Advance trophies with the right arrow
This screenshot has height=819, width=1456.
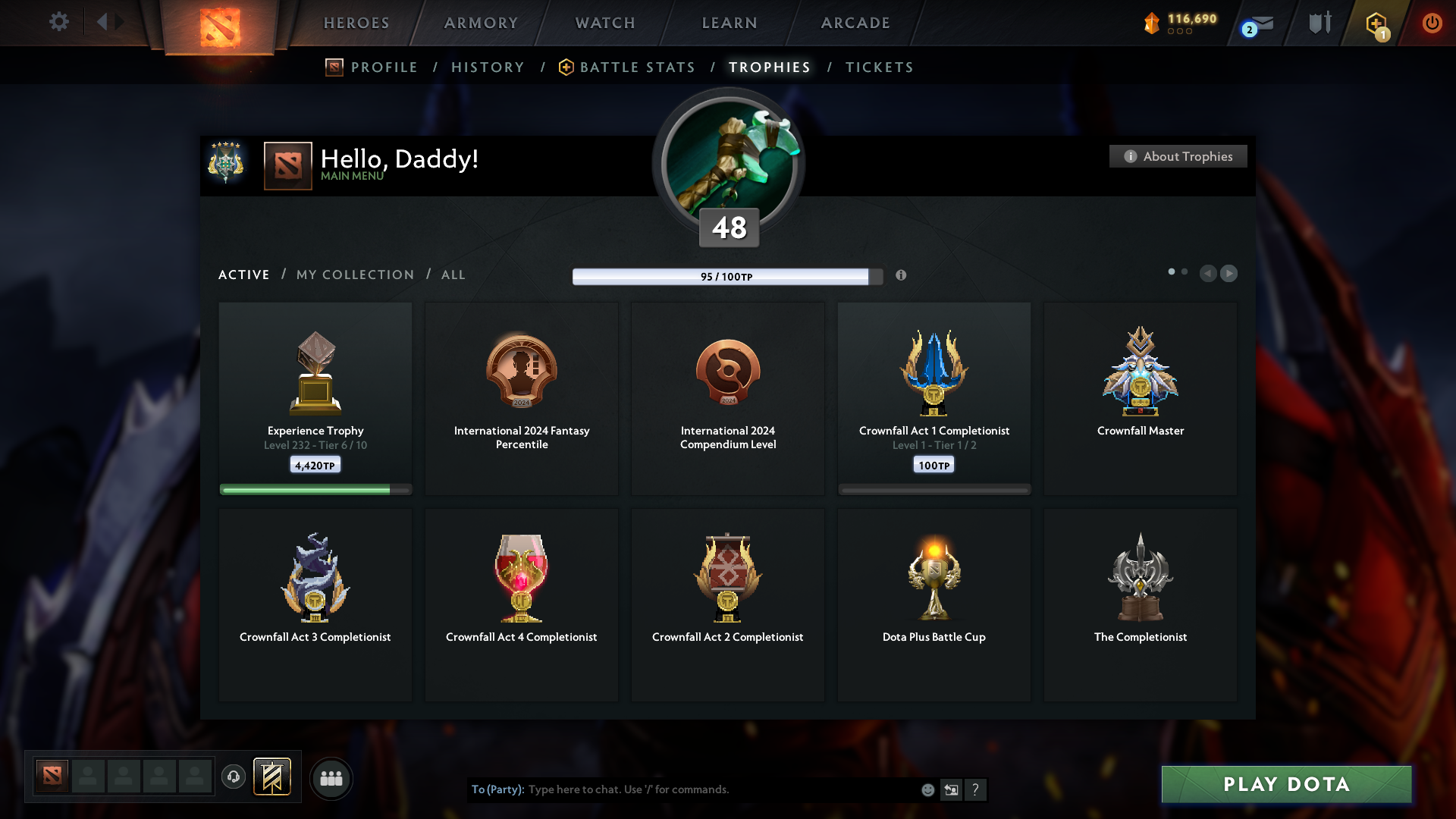[x=1229, y=274]
